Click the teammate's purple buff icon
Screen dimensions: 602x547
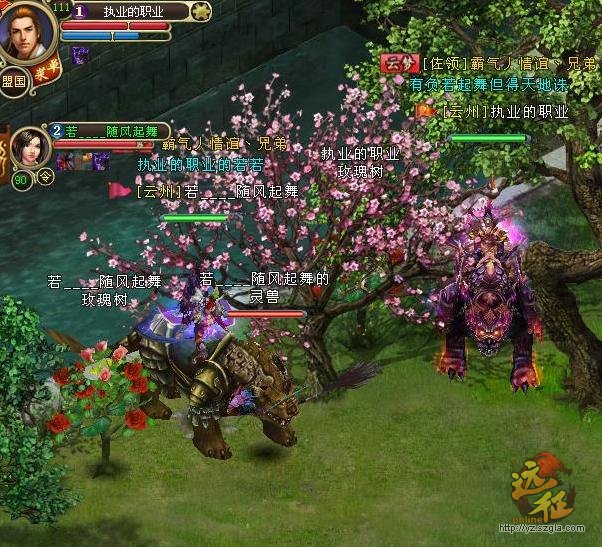coord(100,160)
